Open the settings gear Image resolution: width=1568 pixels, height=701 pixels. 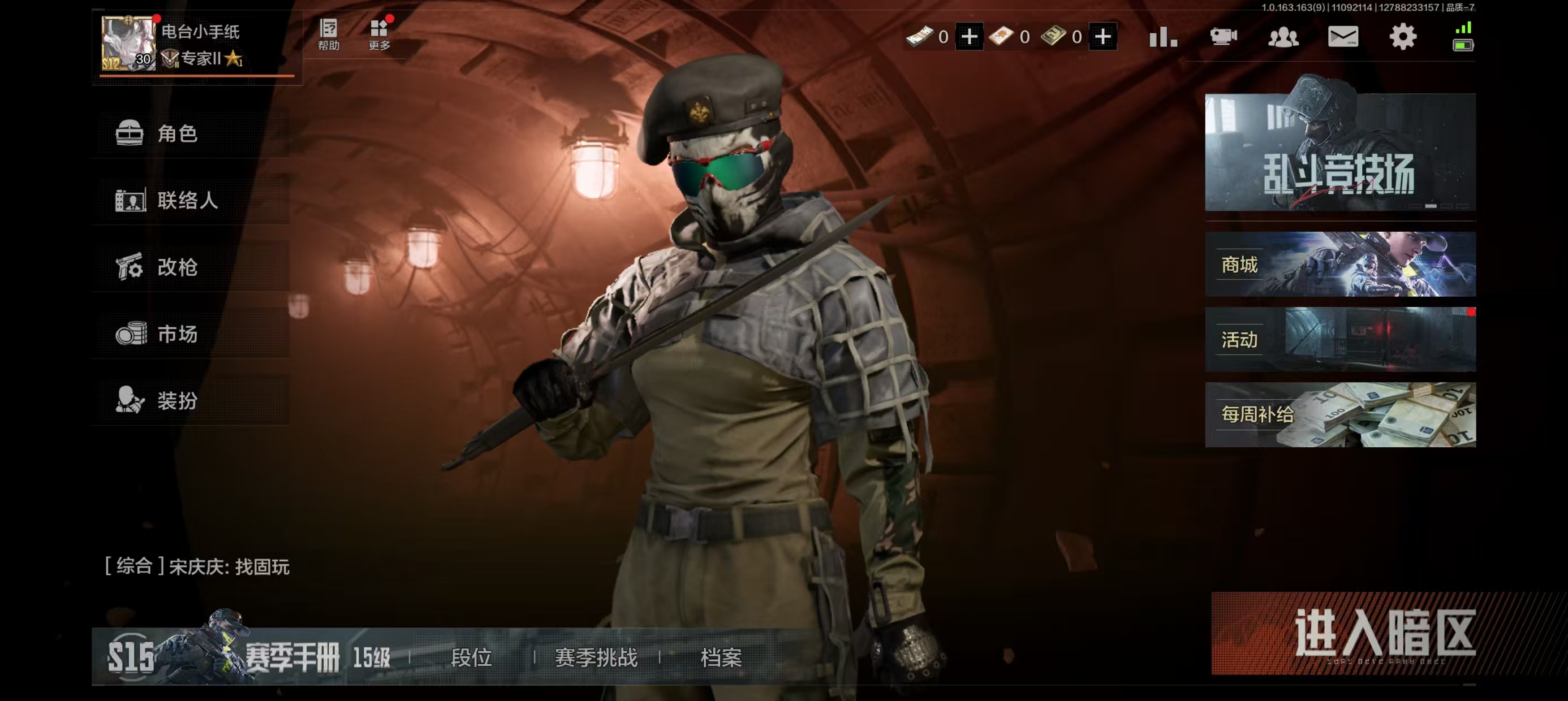pyautogui.click(x=1403, y=36)
